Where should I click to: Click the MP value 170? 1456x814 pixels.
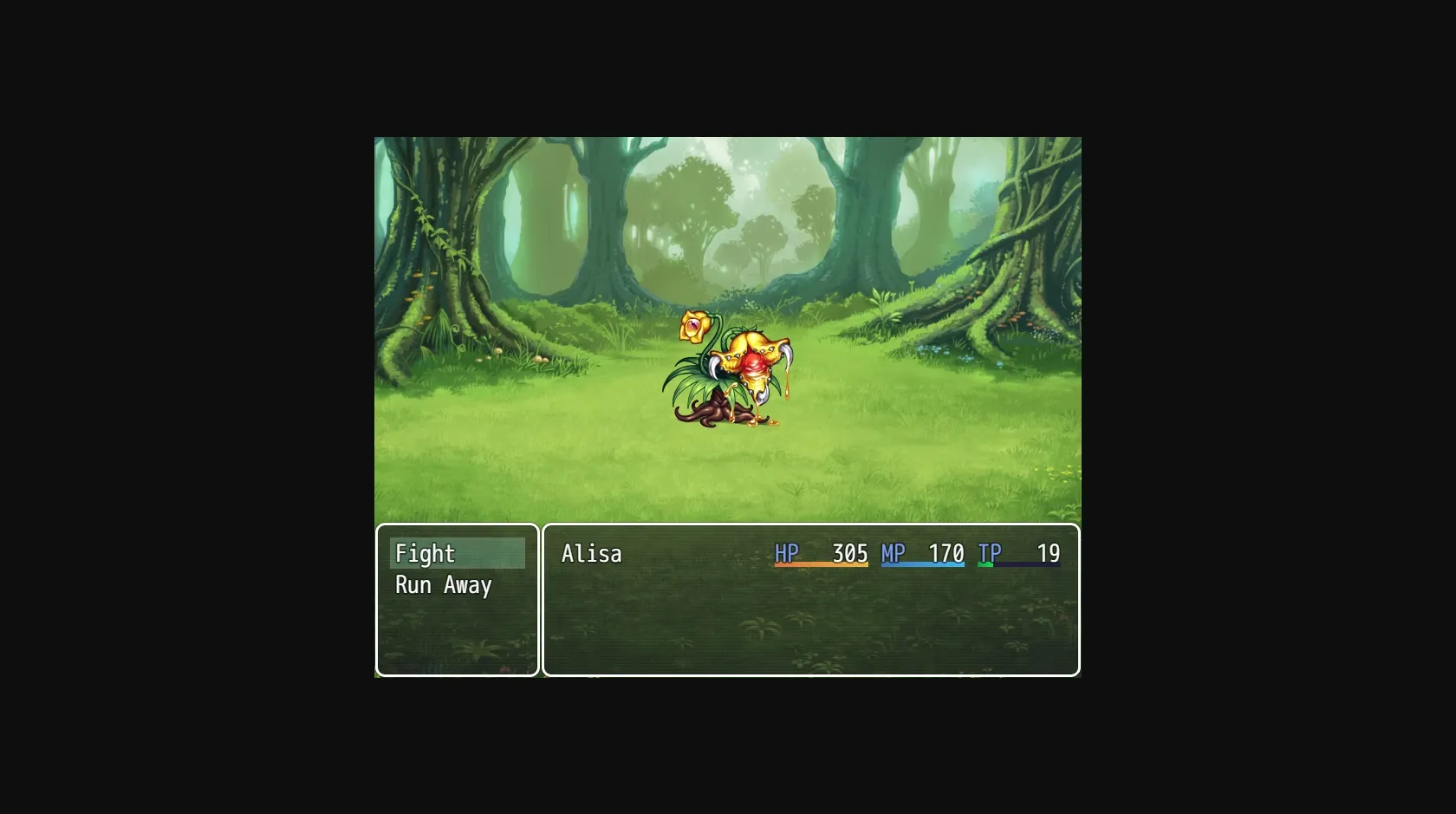click(x=948, y=552)
